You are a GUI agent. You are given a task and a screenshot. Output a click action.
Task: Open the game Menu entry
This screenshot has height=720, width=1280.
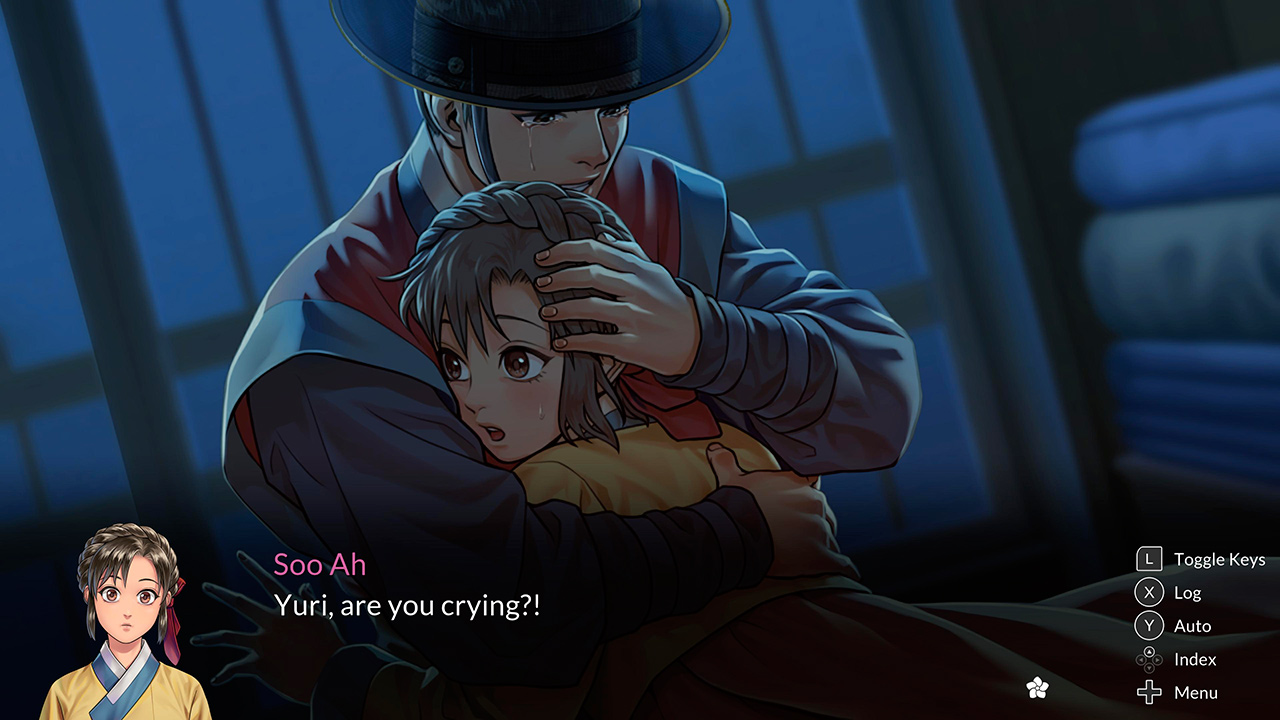1198,692
